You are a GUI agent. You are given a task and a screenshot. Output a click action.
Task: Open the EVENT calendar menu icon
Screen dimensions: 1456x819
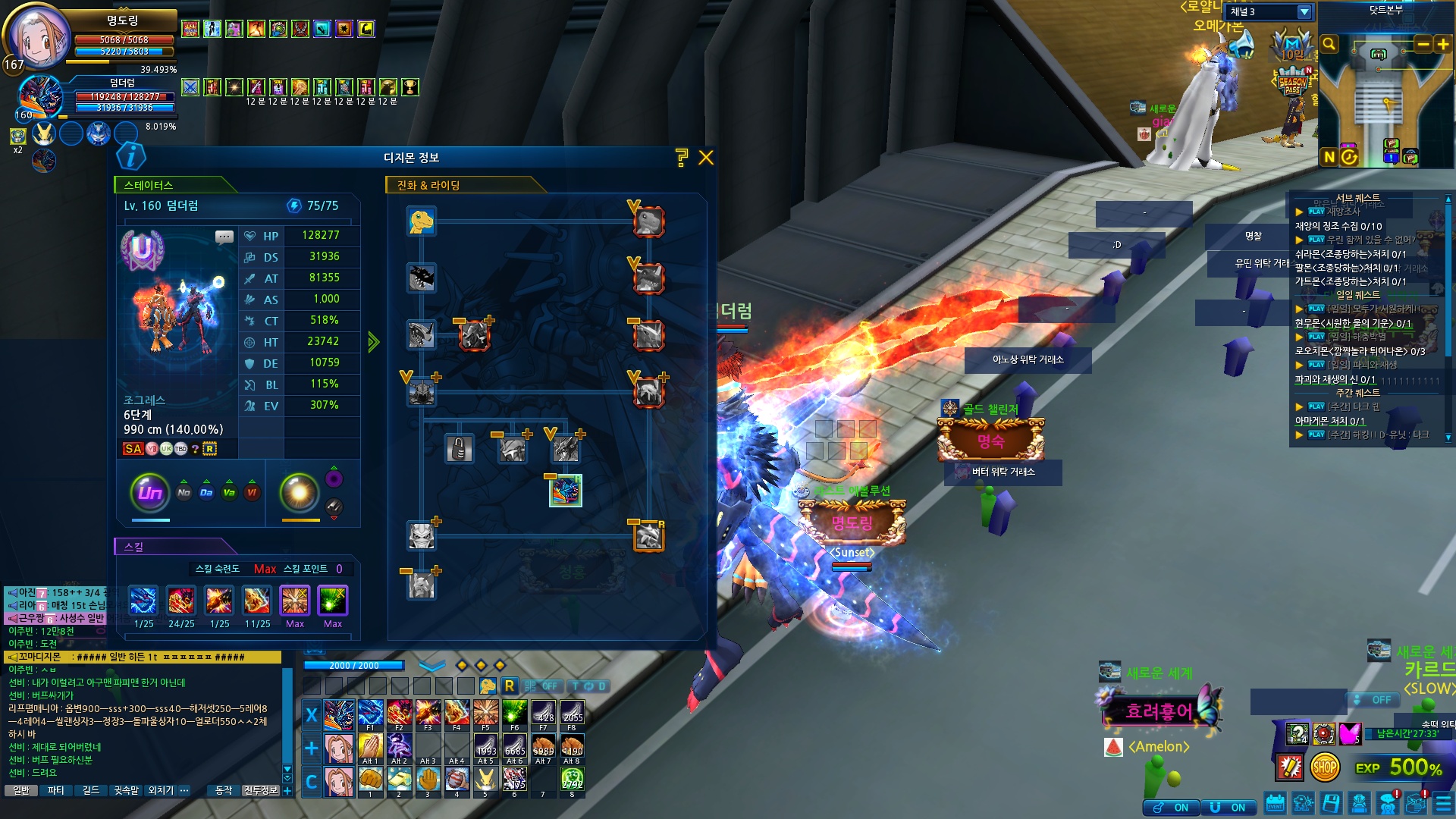click(1275, 803)
